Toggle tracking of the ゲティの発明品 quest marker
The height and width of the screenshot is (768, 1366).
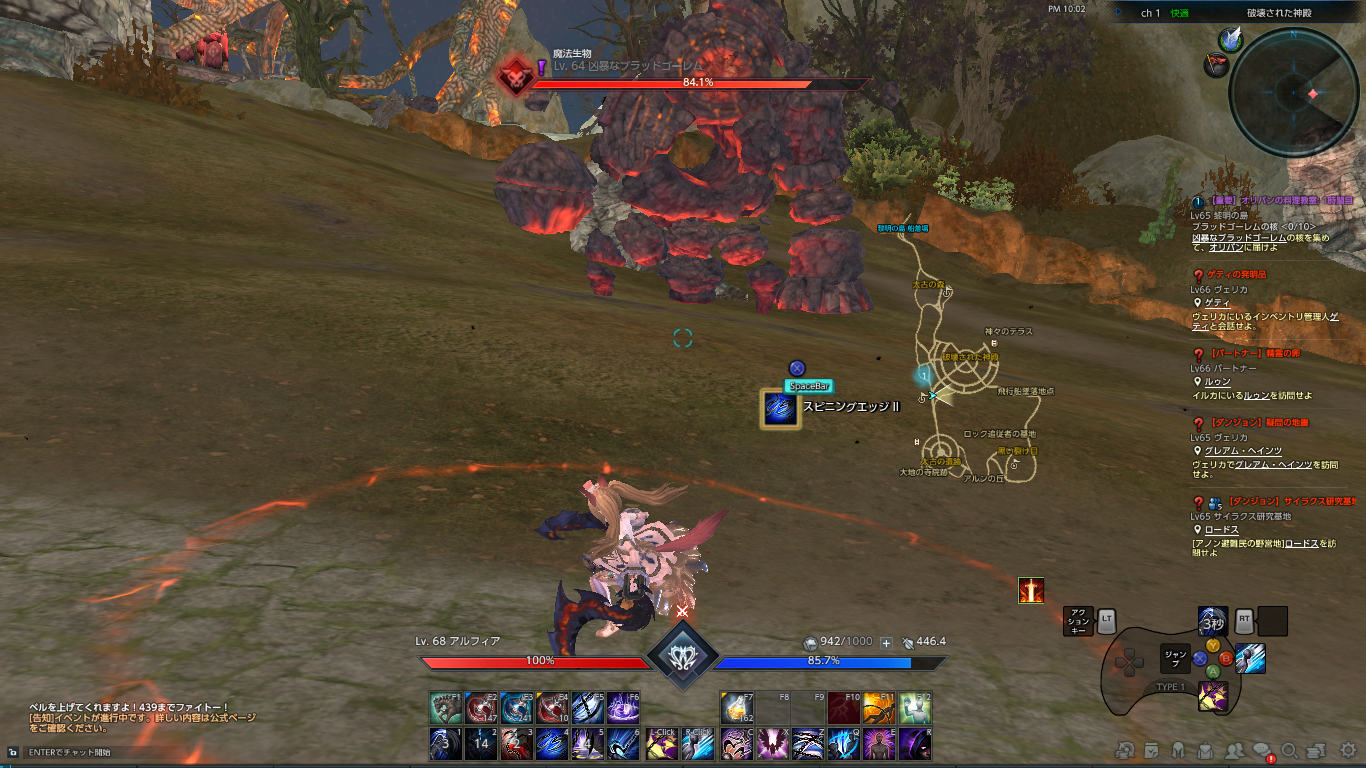click(x=1199, y=277)
